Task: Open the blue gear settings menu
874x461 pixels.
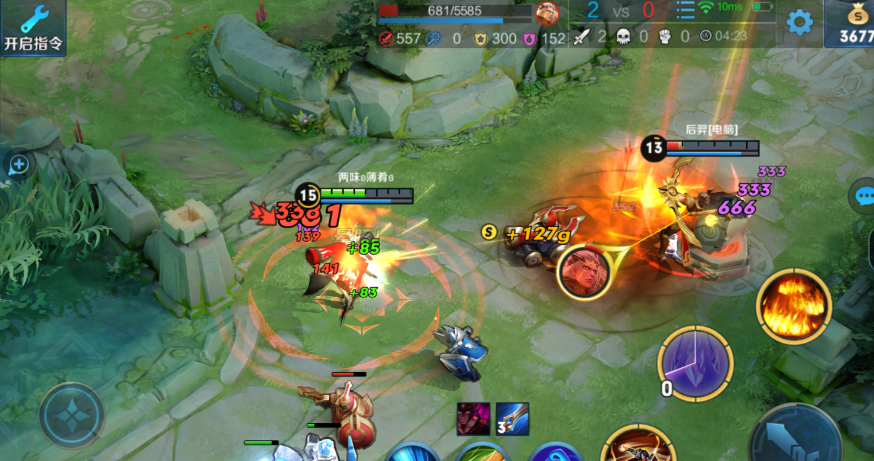Action: pyautogui.click(x=799, y=22)
